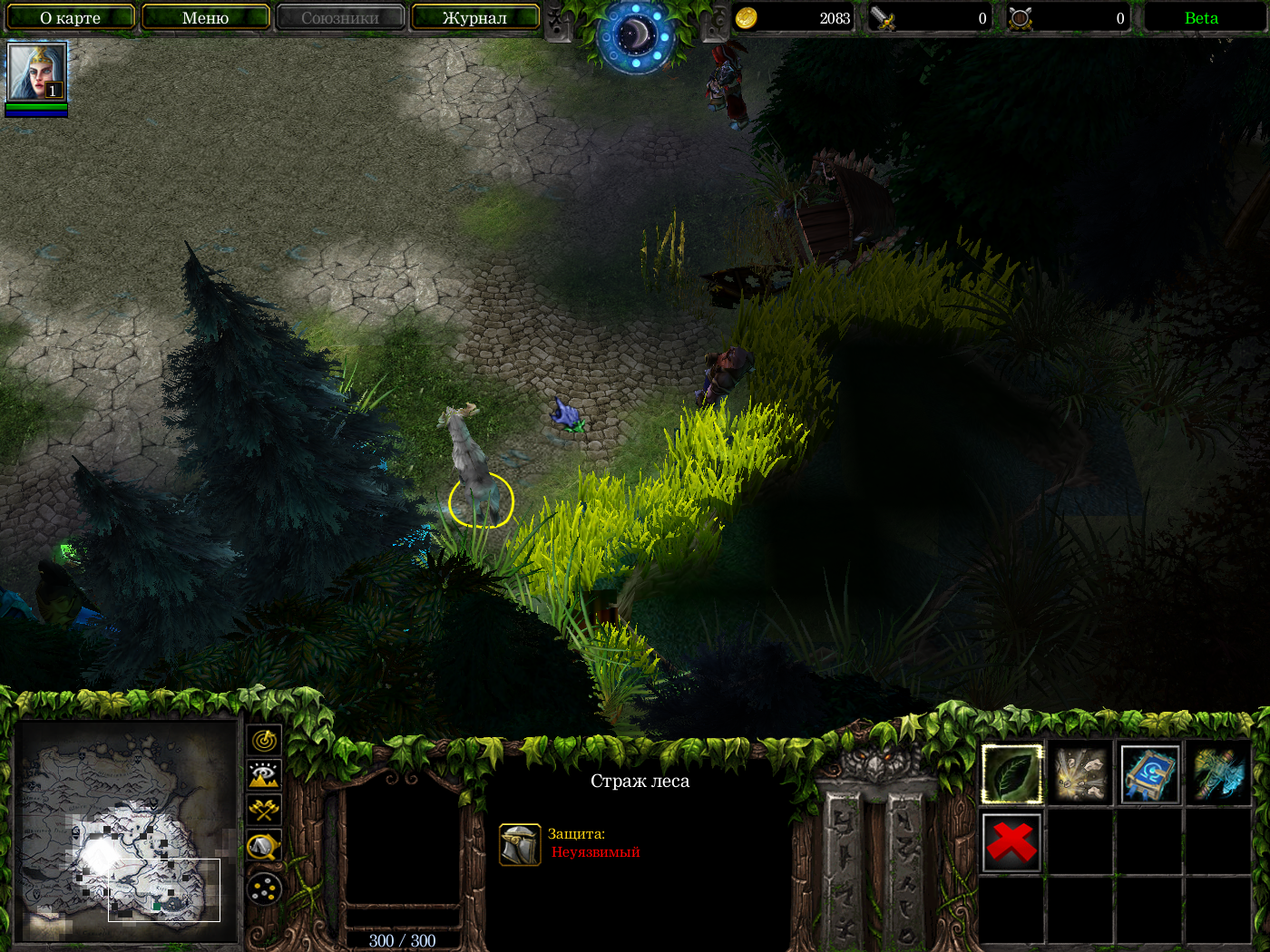Open the "Меню" game menu
Viewport: 1270px width, 952px height.
pyautogui.click(x=205, y=17)
